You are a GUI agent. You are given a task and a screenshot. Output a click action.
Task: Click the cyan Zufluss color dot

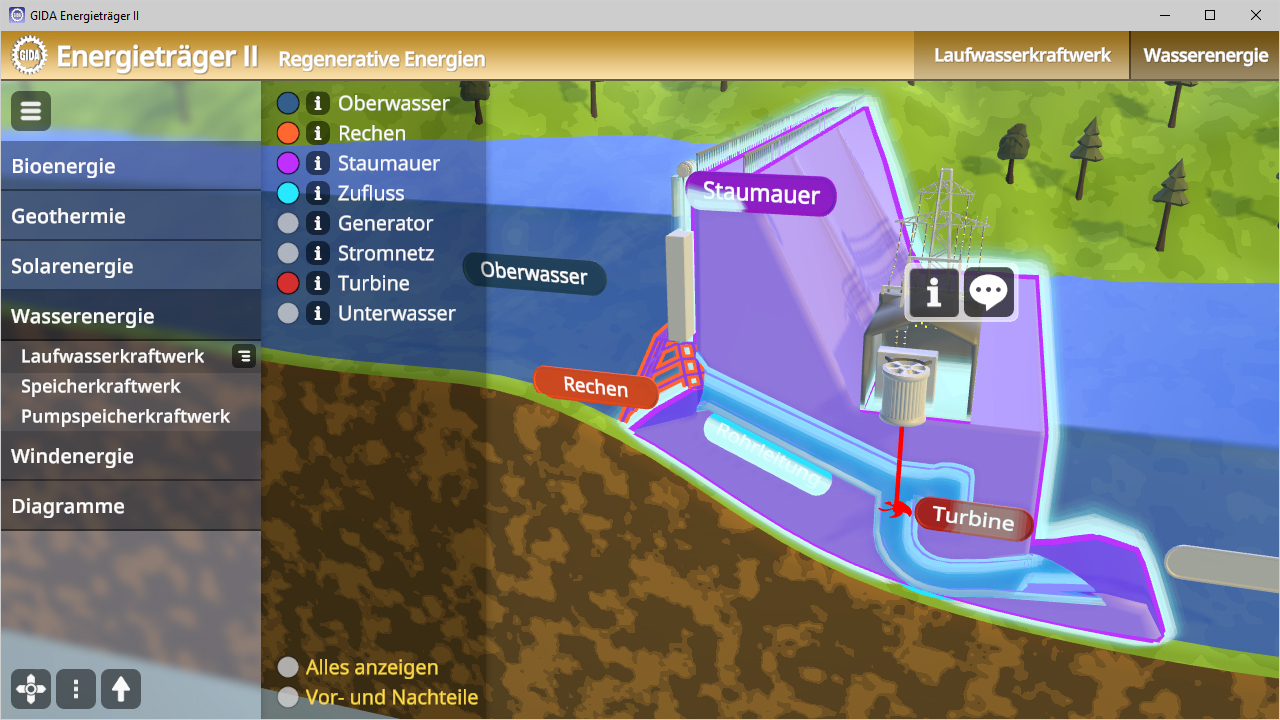click(x=289, y=193)
